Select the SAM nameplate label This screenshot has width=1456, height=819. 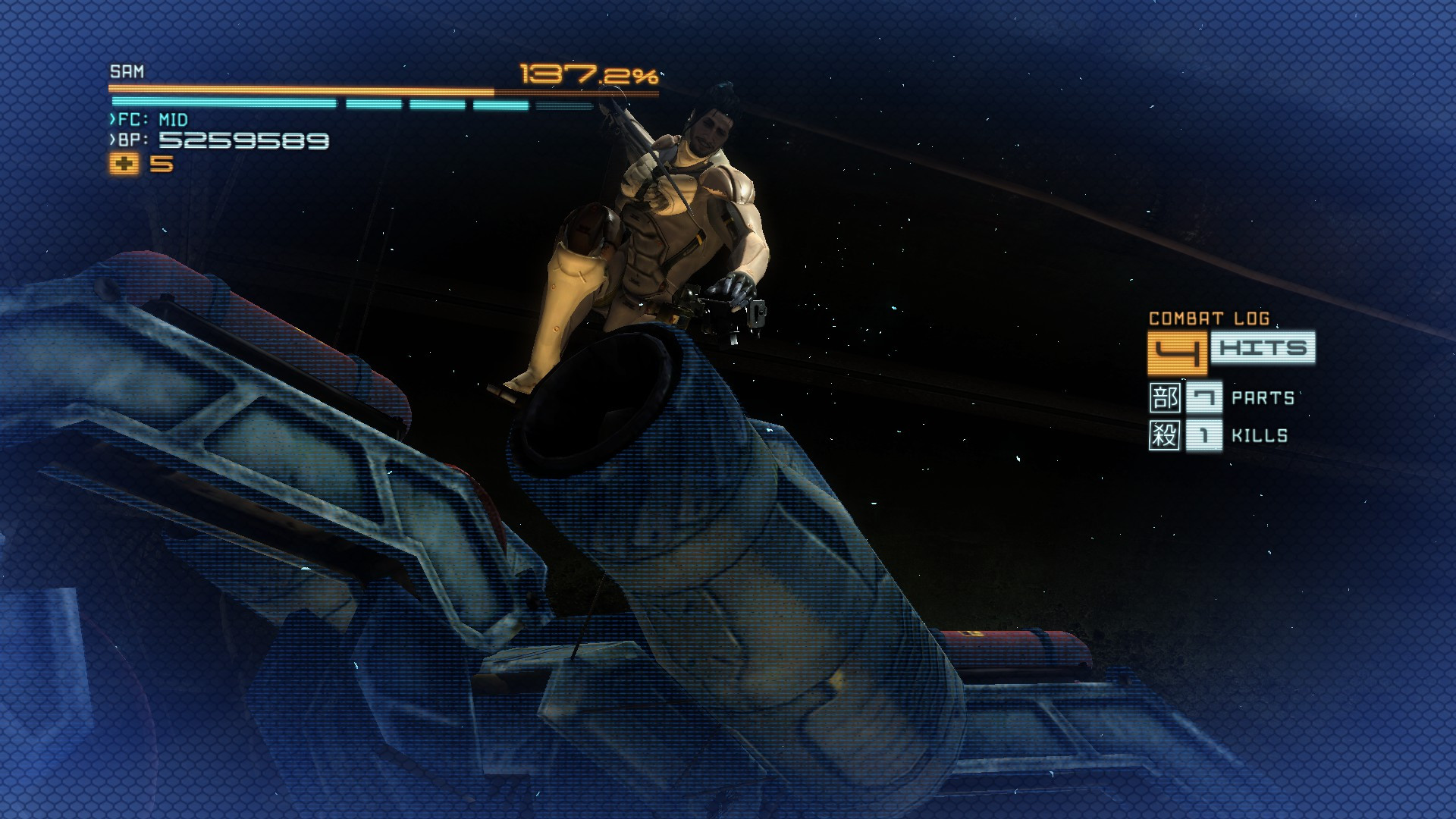click(x=127, y=71)
